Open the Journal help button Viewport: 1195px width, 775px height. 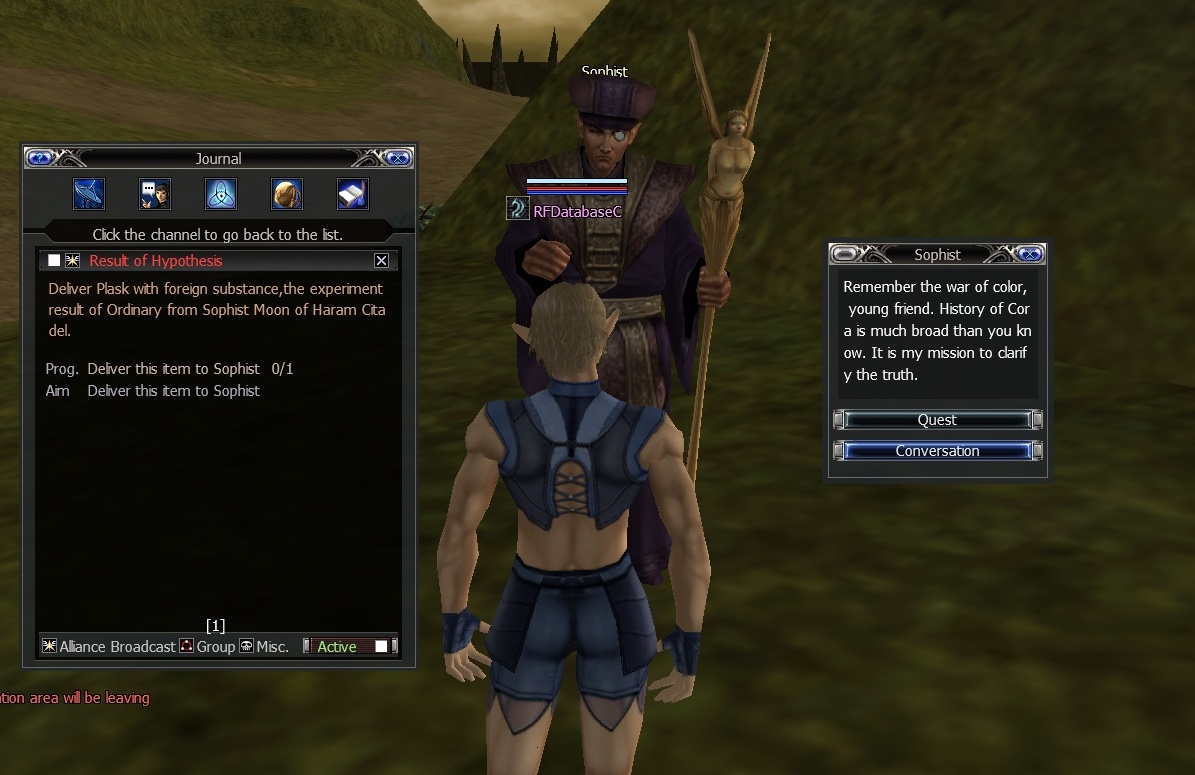[39, 158]
